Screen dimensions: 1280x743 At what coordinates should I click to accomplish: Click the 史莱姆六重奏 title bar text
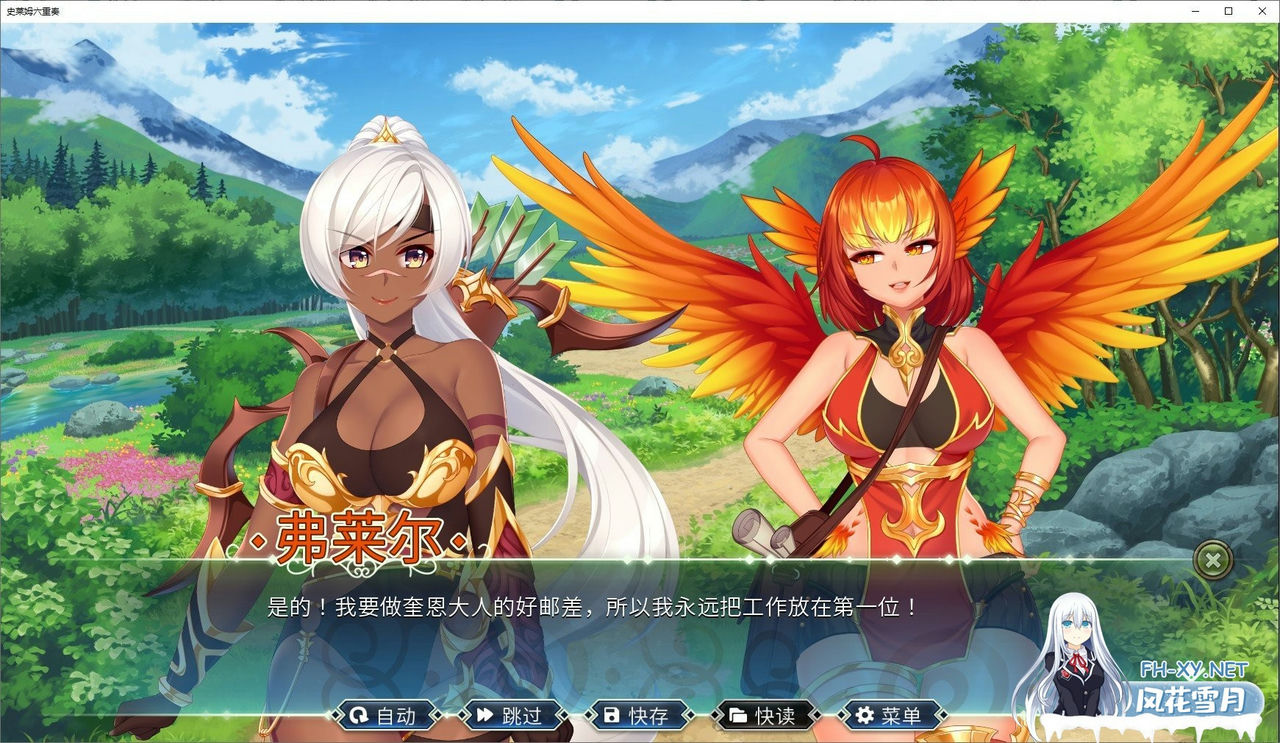(37, 11)
